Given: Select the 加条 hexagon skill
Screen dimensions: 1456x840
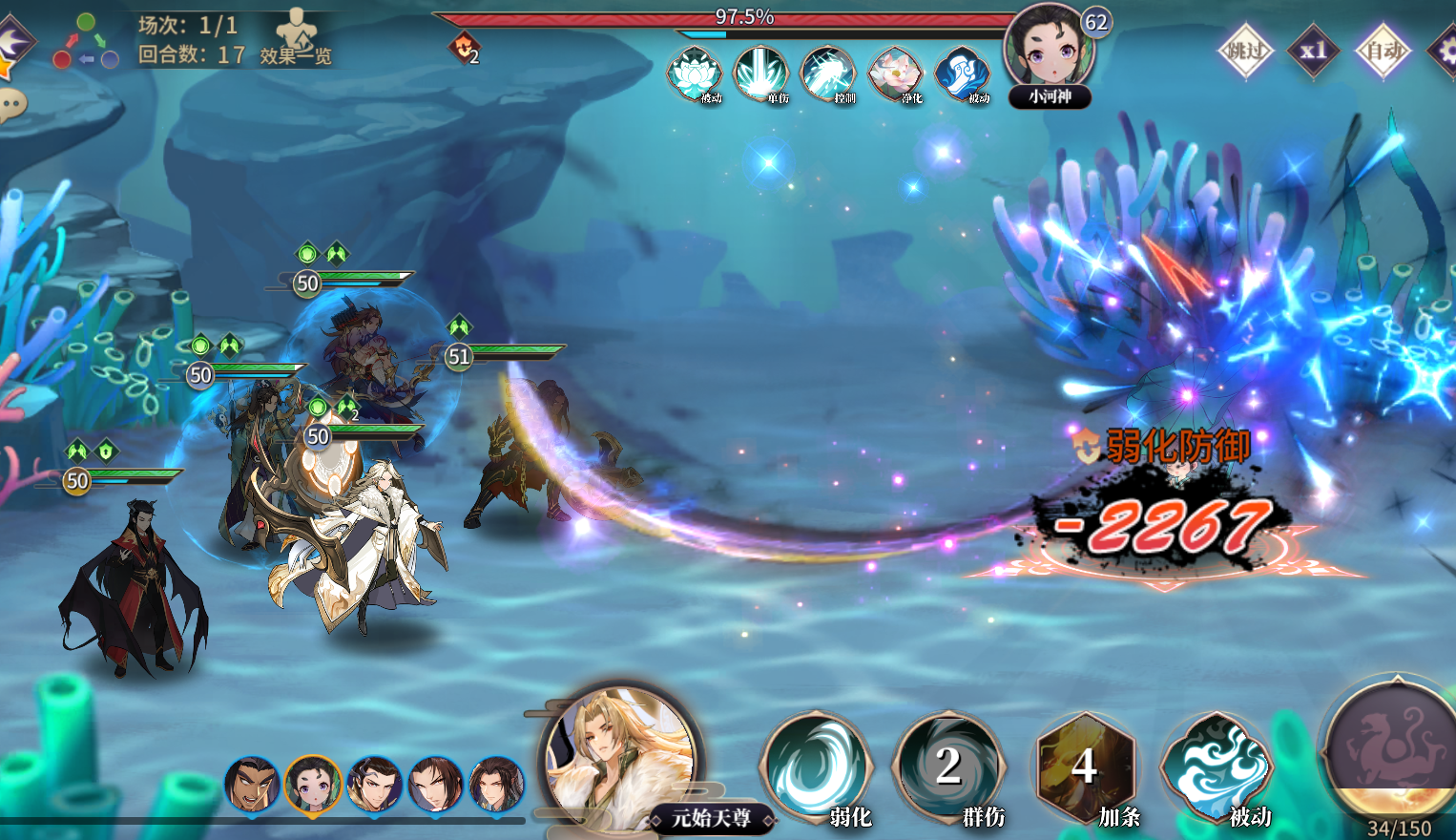Looking at the screenshot, I should tap(1085, 766).
